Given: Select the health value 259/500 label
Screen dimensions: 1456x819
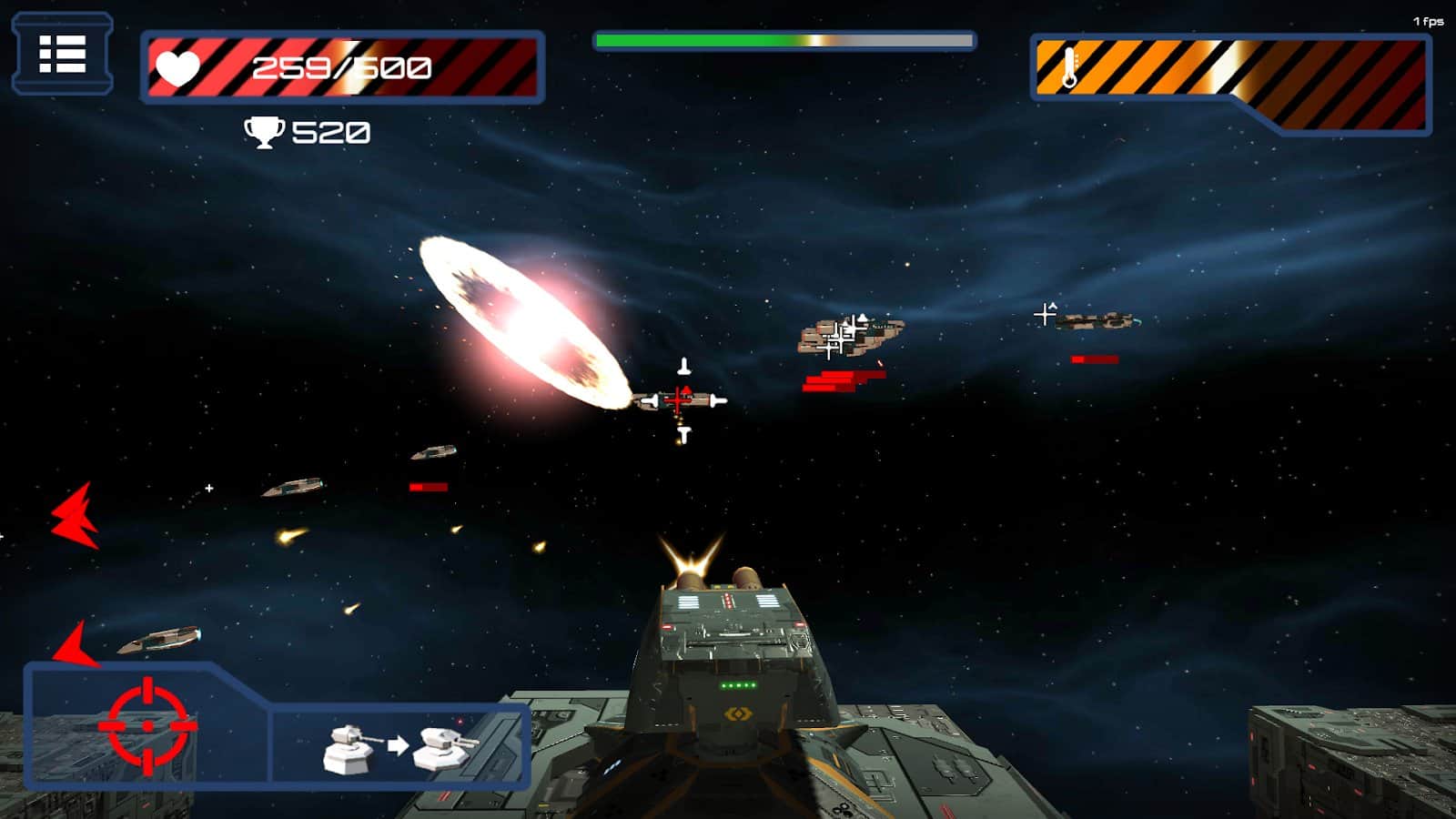Looking at the screenshot, I should pos(339,66).
